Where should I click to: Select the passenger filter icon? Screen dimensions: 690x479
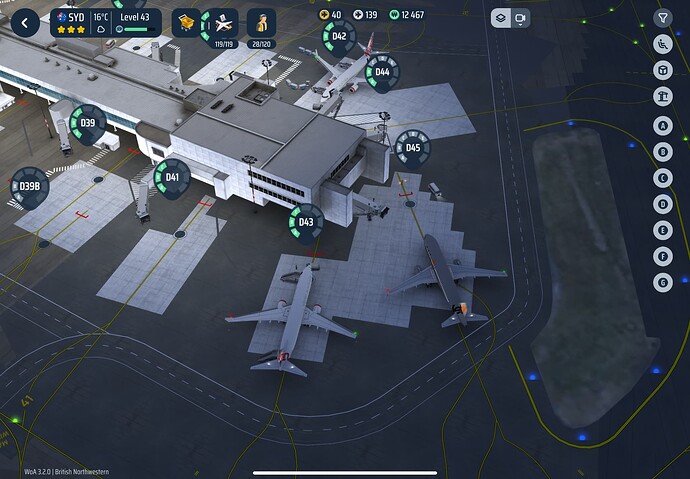(x=662, y=44)
